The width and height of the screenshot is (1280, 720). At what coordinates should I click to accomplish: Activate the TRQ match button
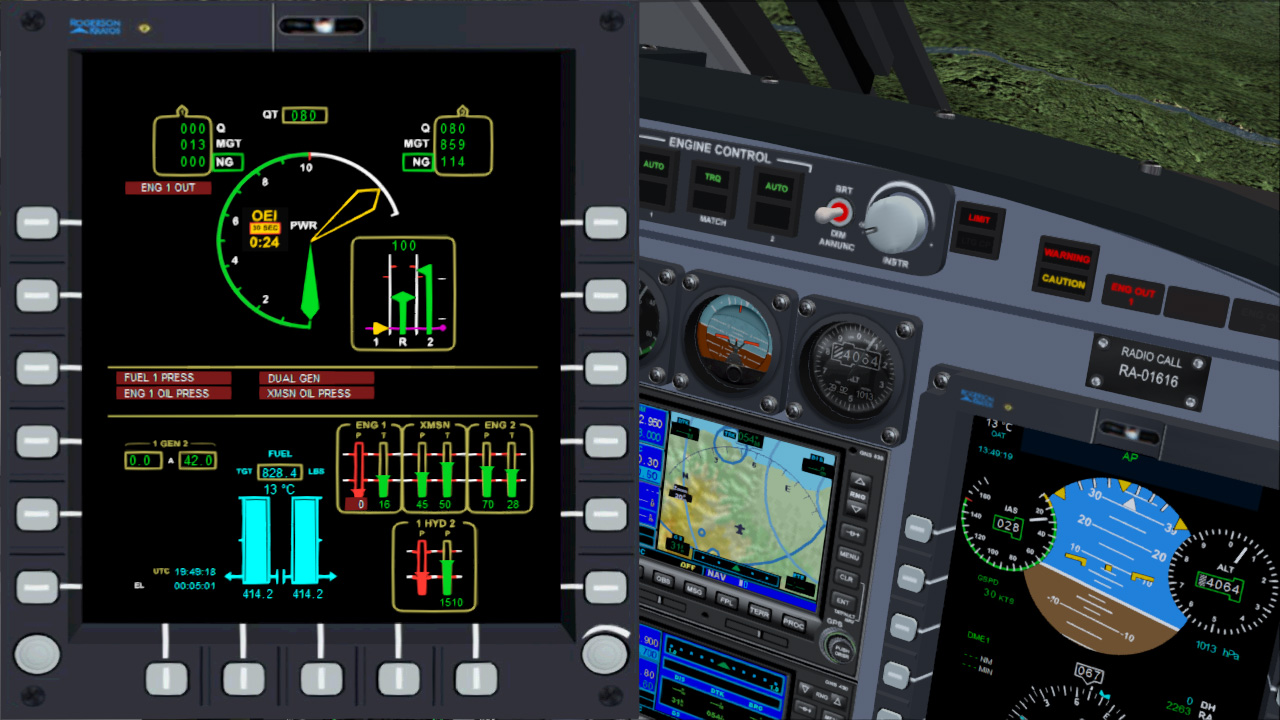714,181
